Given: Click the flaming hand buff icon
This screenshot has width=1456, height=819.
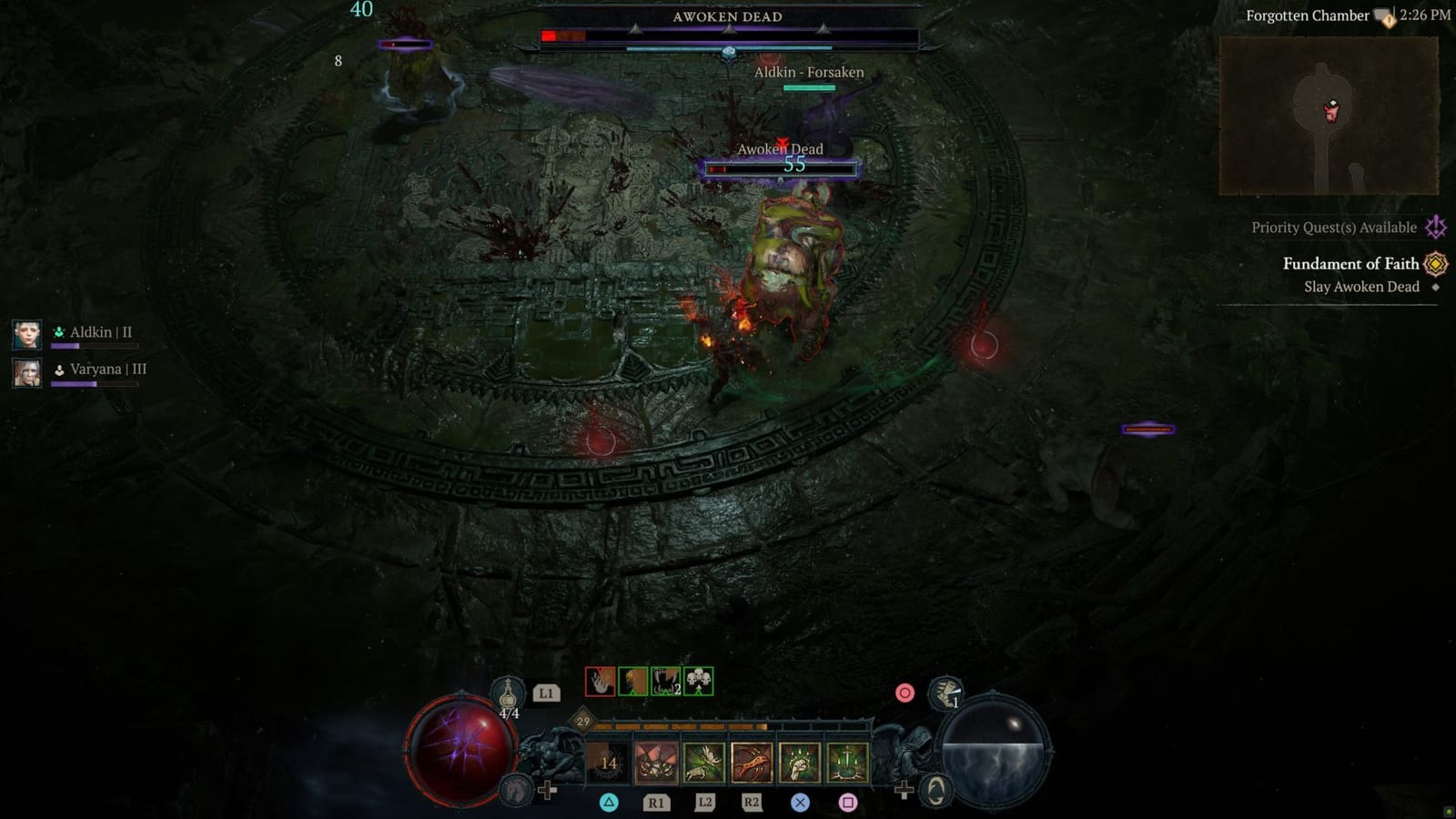Looking at the screenshot, I should point(600,682).
